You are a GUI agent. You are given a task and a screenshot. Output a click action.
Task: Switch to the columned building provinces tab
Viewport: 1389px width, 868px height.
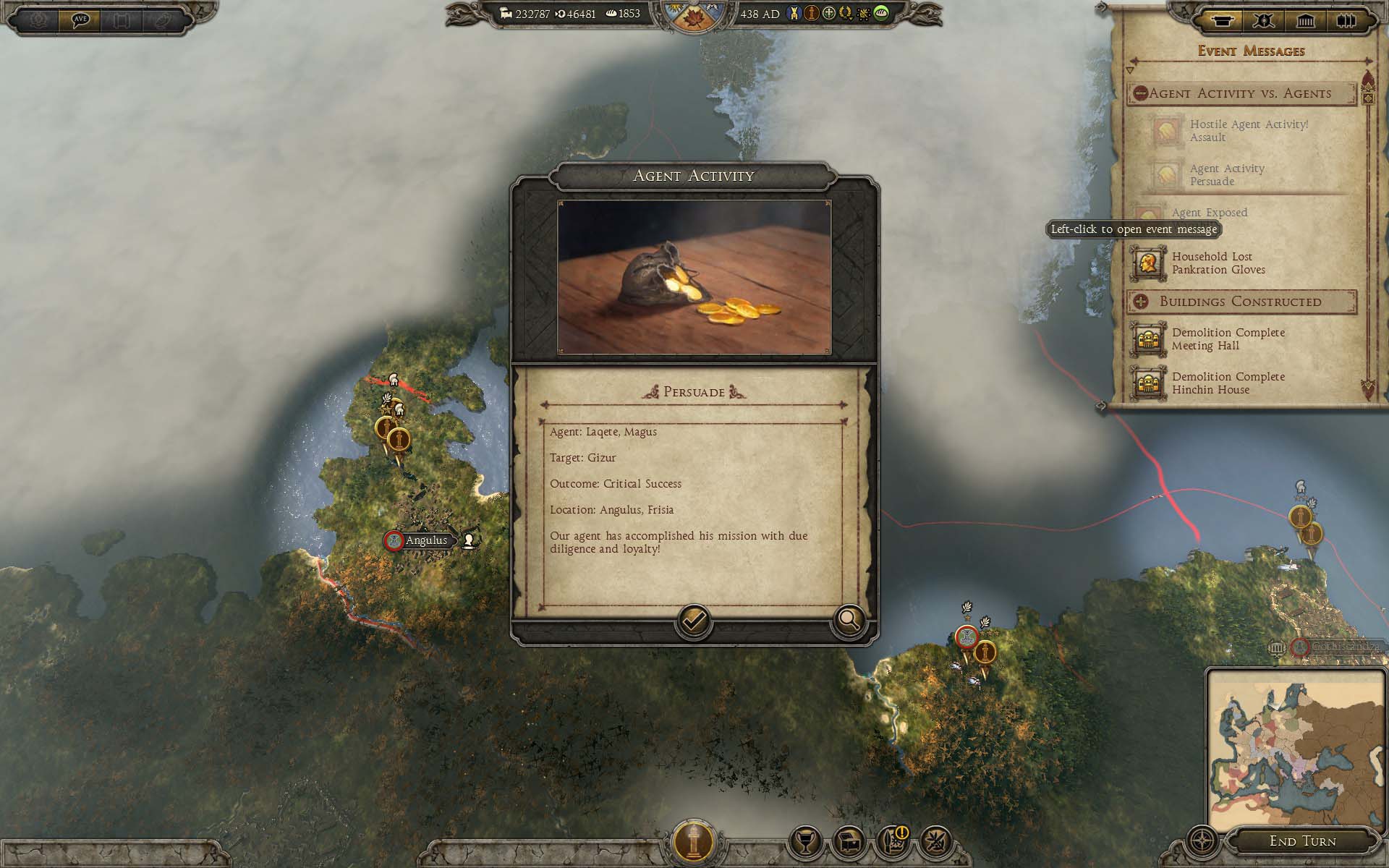click(1305, 21)
